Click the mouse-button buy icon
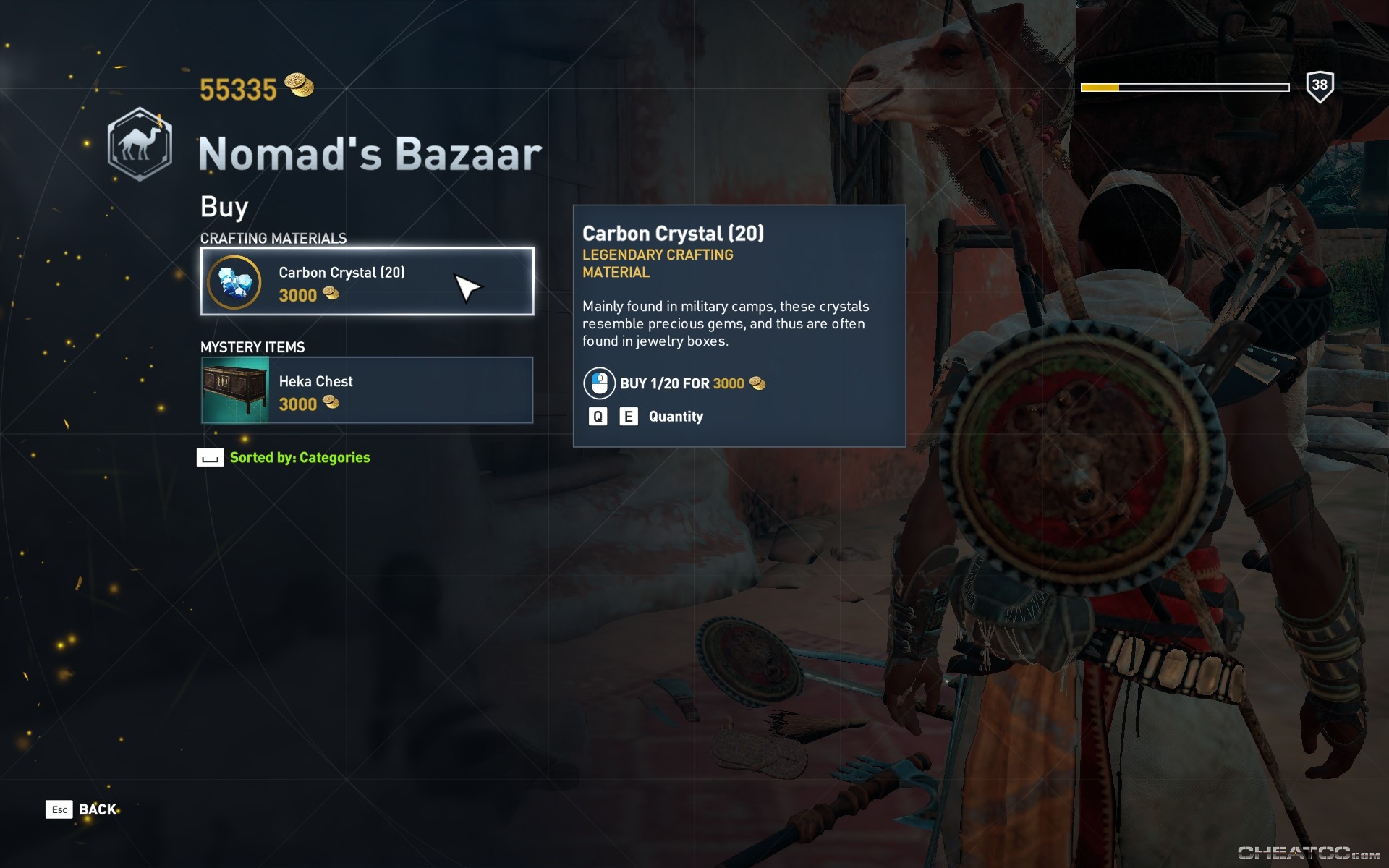 click(x=598, y=383)
